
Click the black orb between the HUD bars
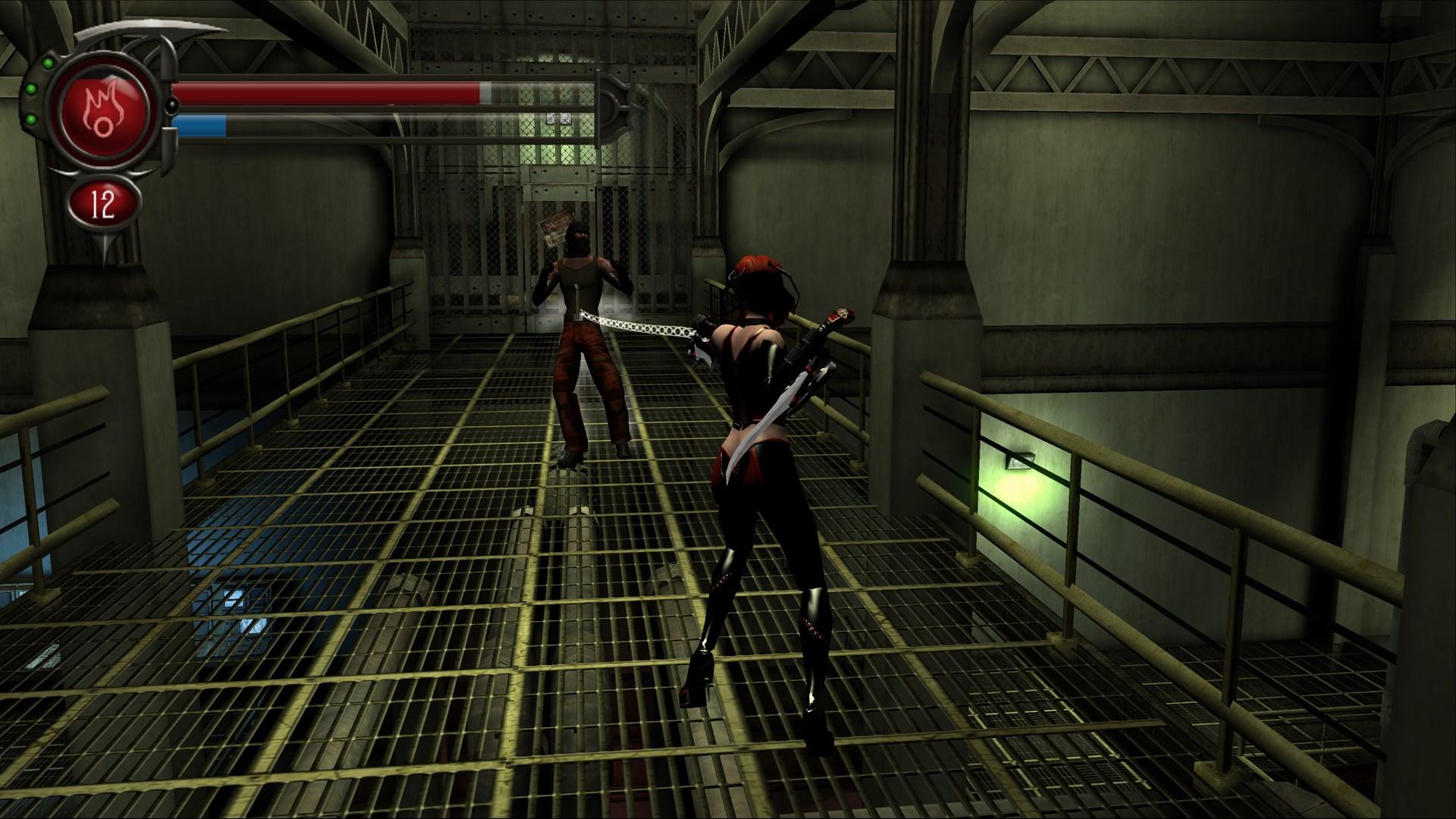click(x=173, y=105)
